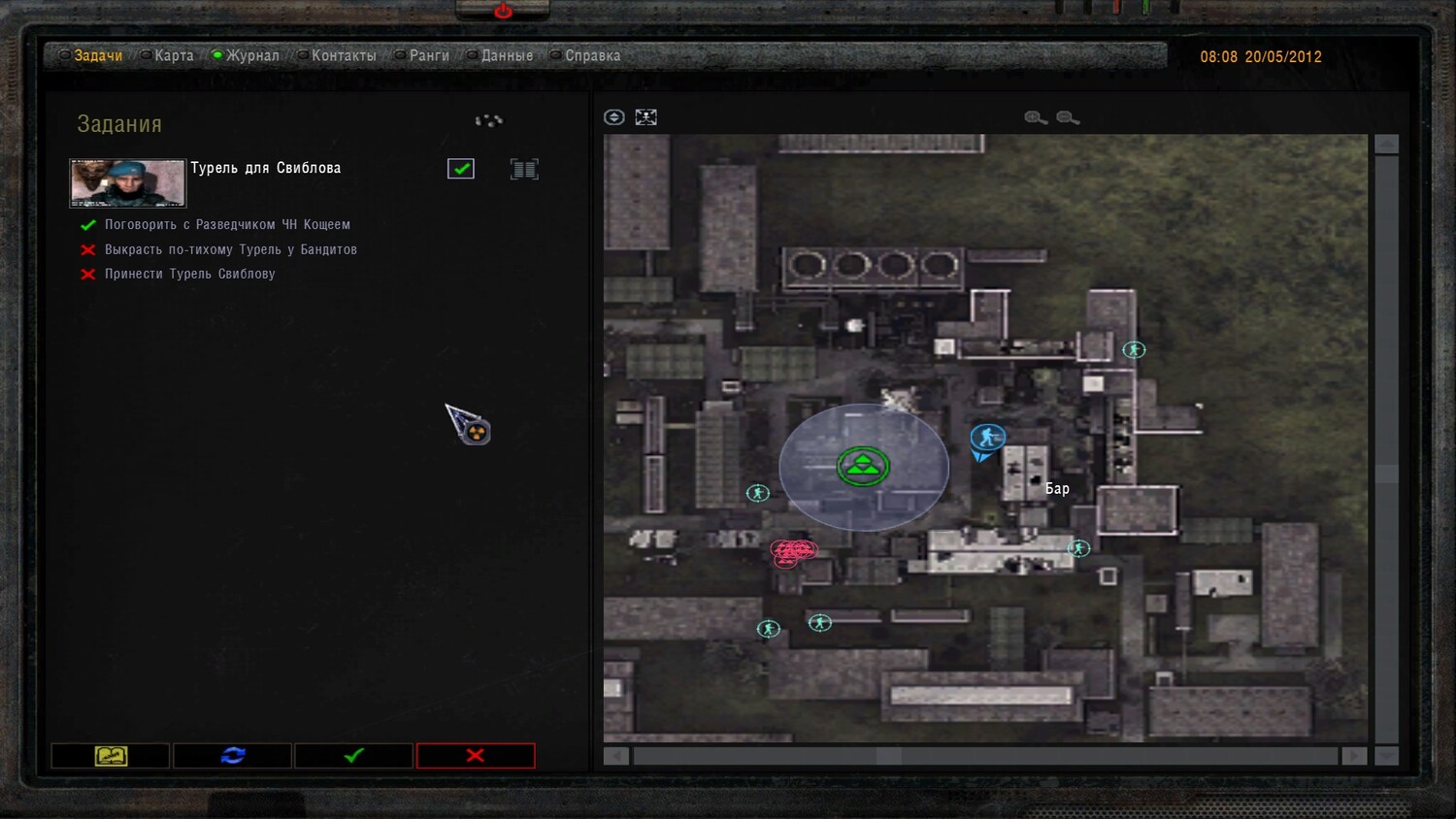Click the yellow open-book button

click(111, 756)
